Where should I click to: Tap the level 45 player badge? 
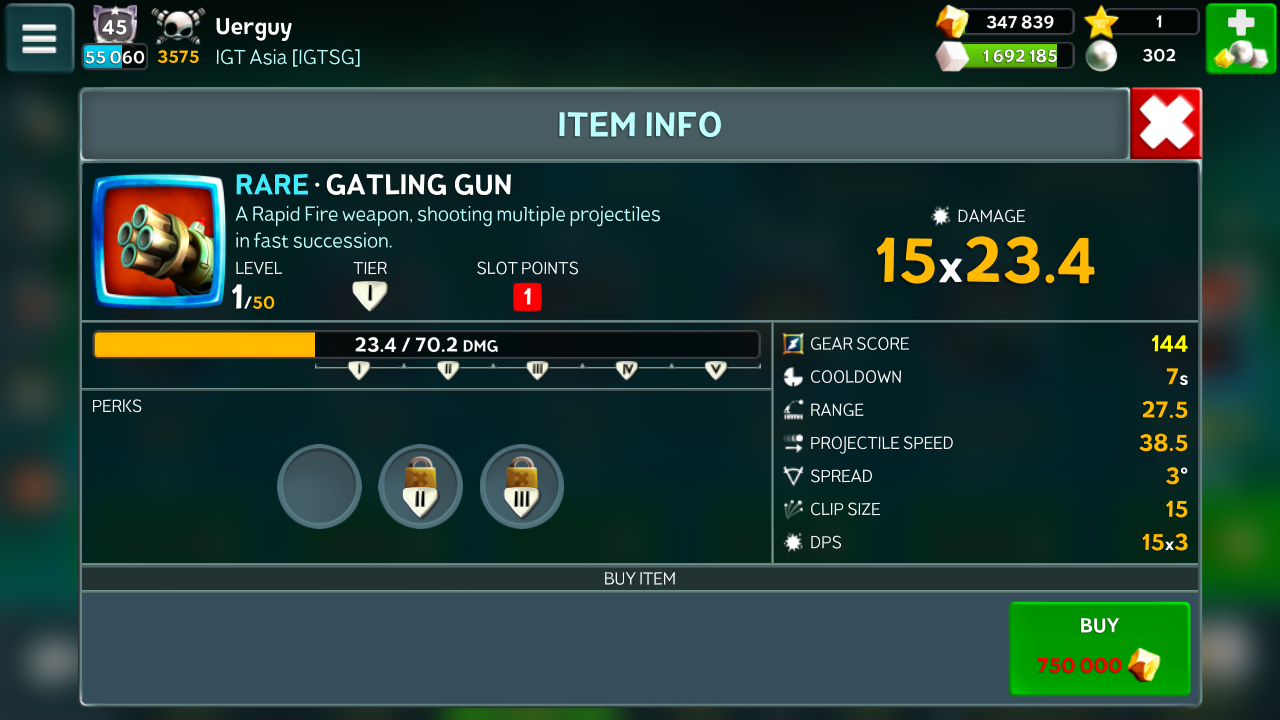point(115,26)
